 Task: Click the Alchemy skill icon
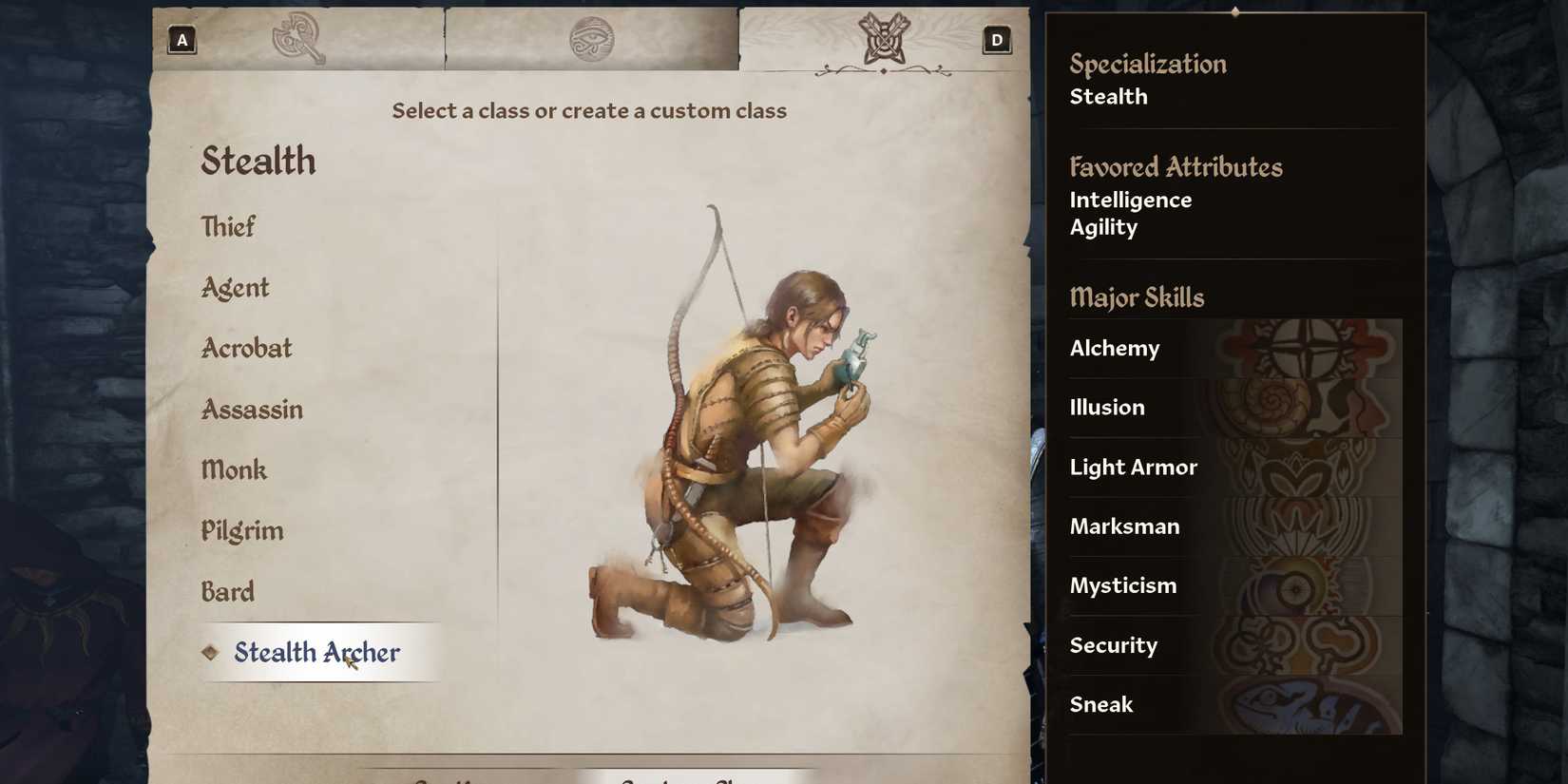tap(1311, 348)
